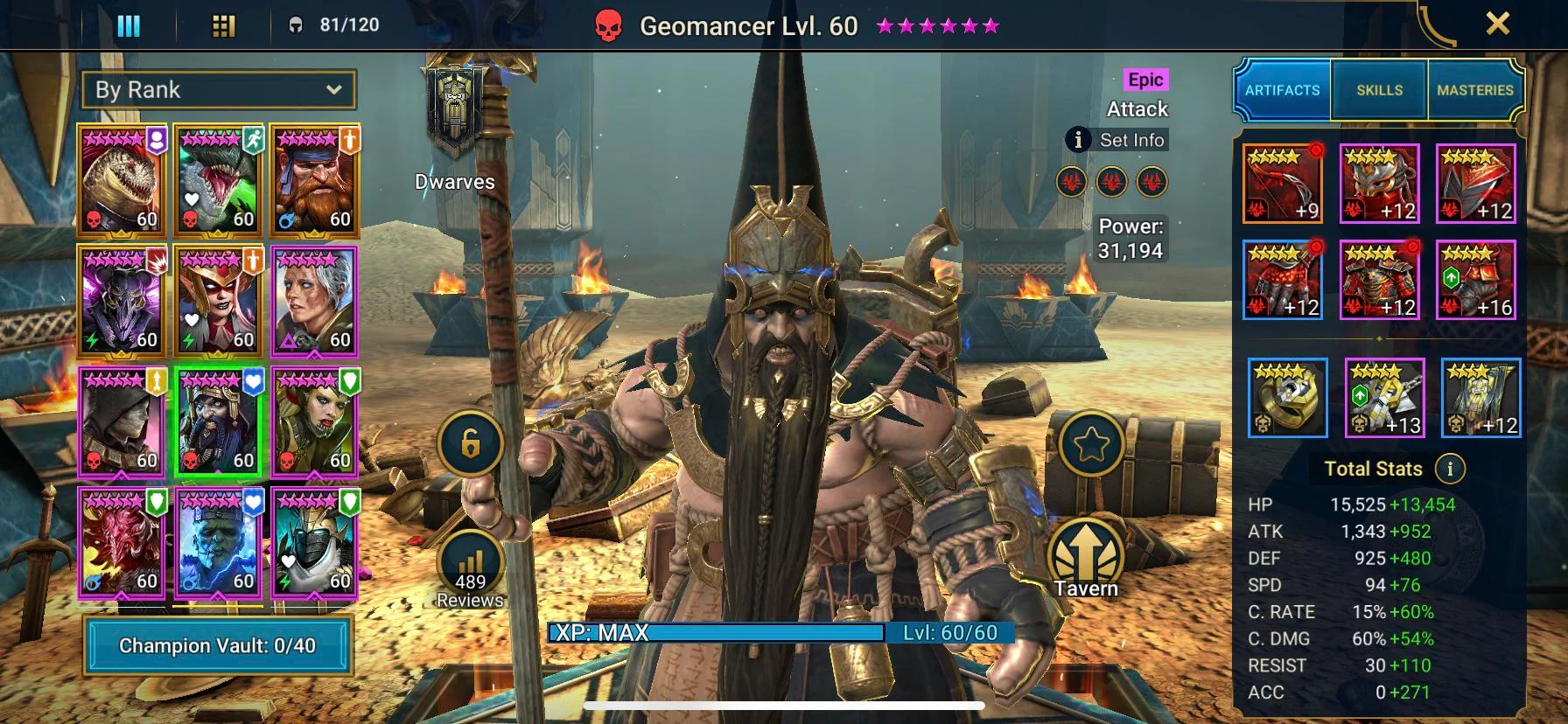Open the By Rank sort dropdown
The image size is (1568, 724).
coord(218,90)
